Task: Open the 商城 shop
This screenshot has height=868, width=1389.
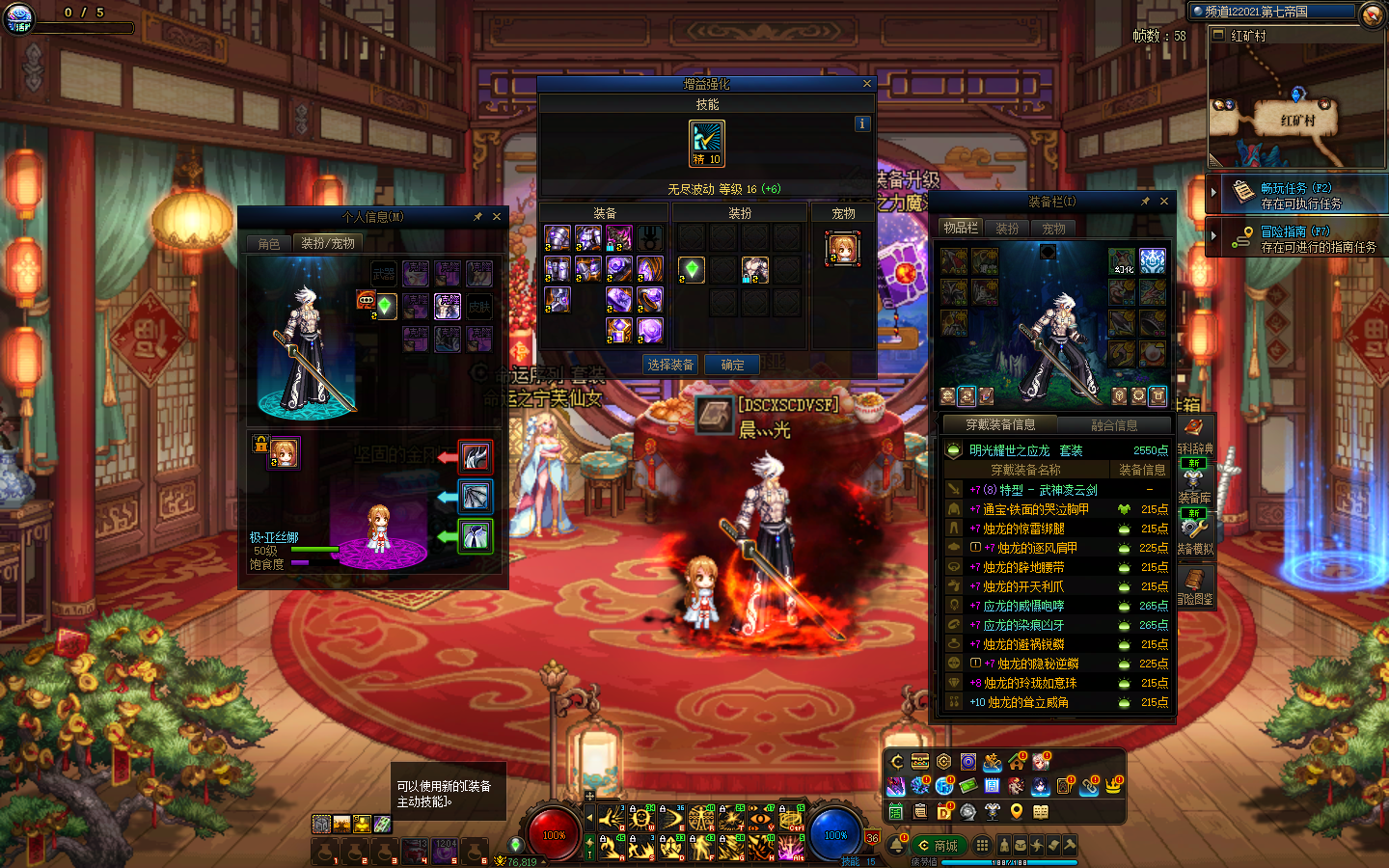Action: (939, 846)
